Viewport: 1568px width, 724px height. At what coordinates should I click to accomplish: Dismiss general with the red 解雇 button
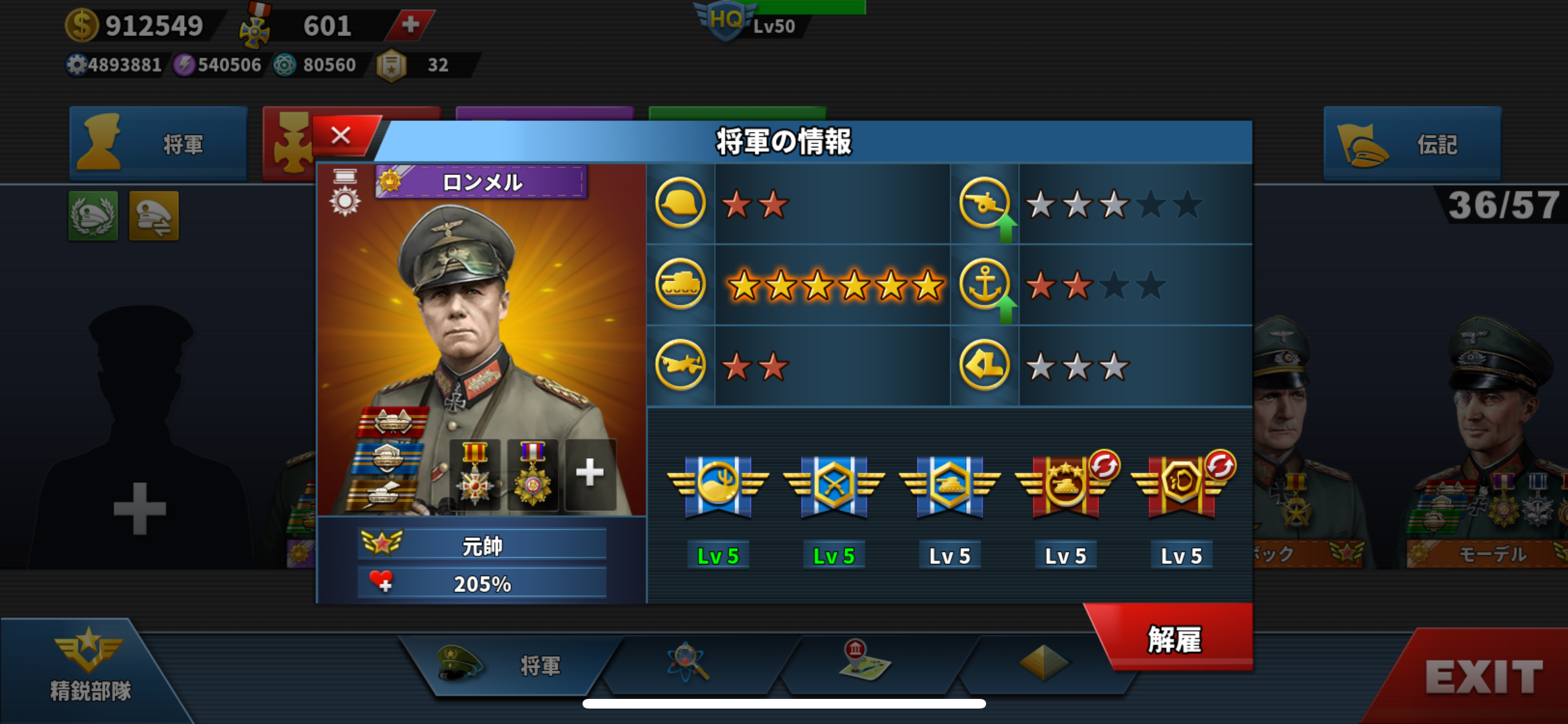tap(1174, 639)
